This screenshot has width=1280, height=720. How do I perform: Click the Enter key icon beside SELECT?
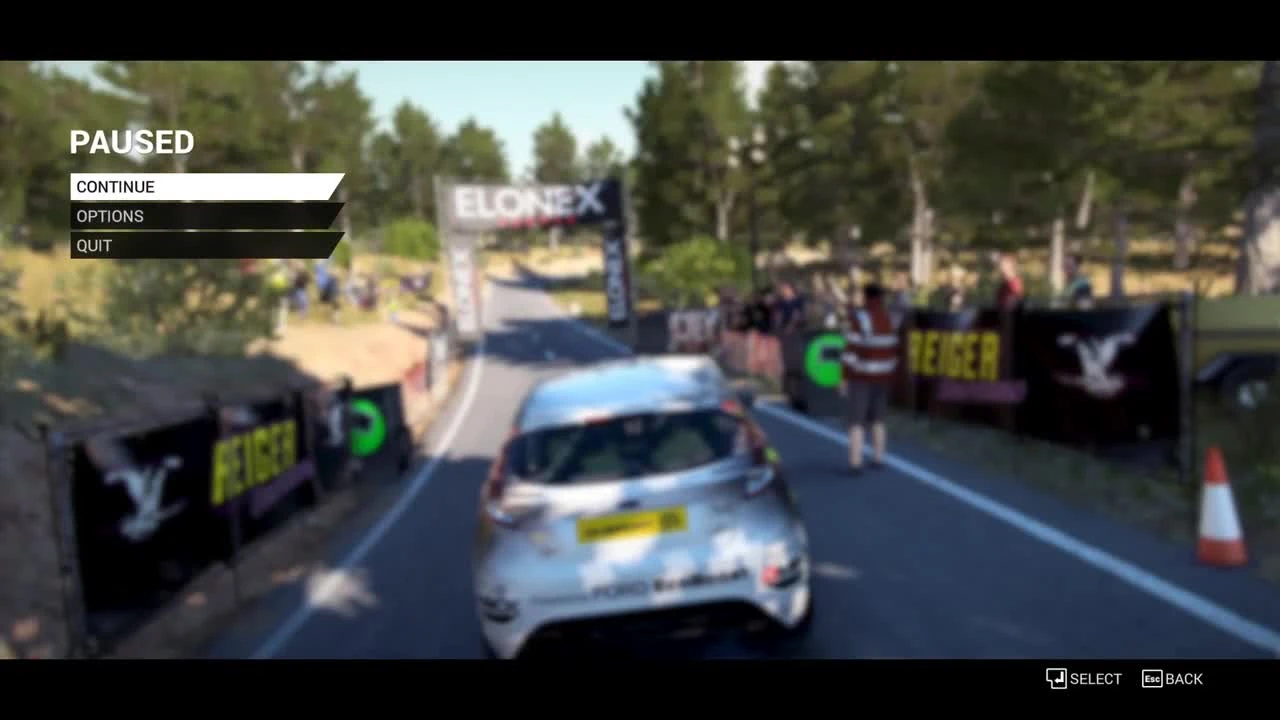click(x=1057, y=679)
